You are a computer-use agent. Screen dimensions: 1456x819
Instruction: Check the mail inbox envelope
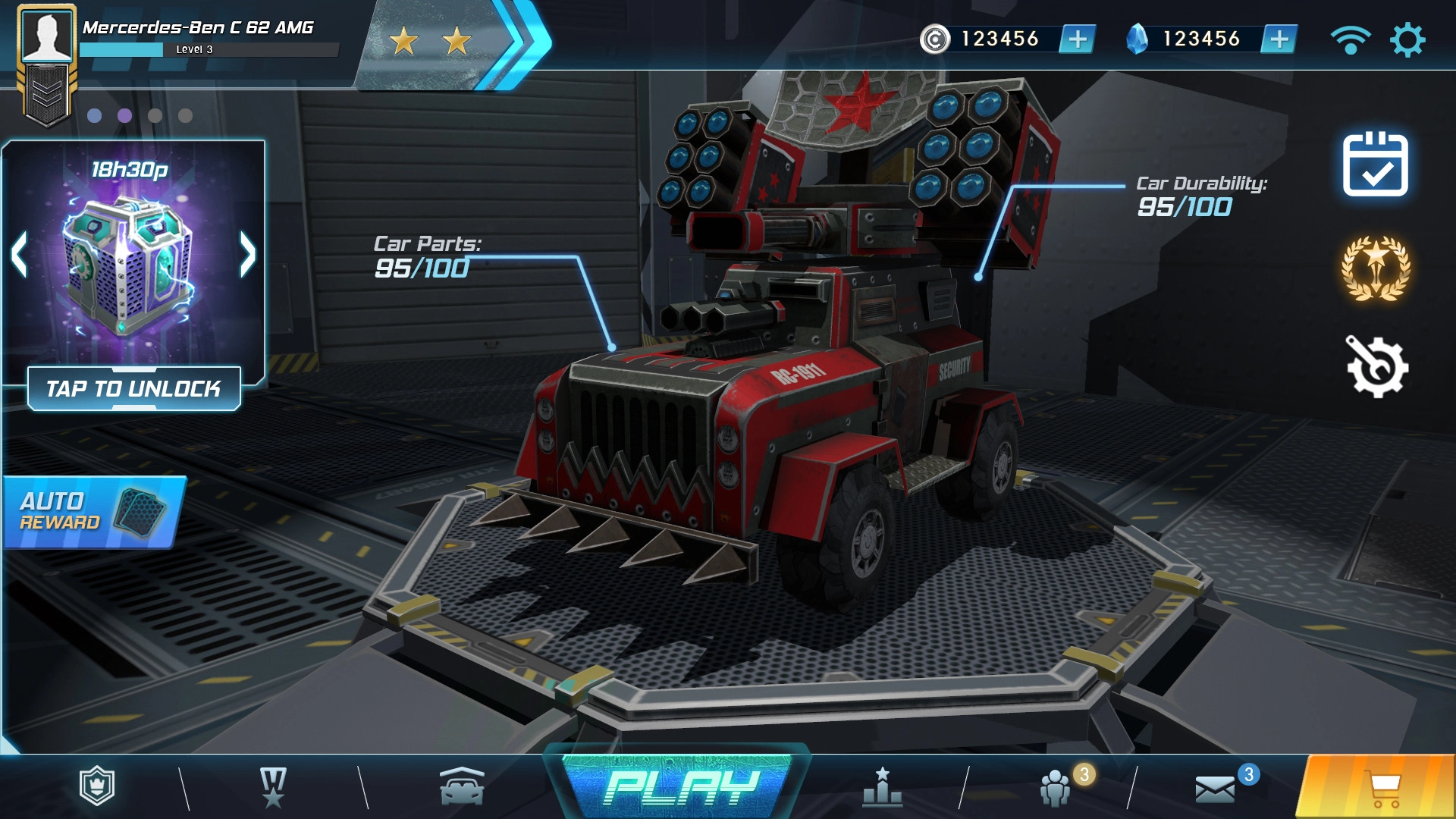click(1215, 789)
